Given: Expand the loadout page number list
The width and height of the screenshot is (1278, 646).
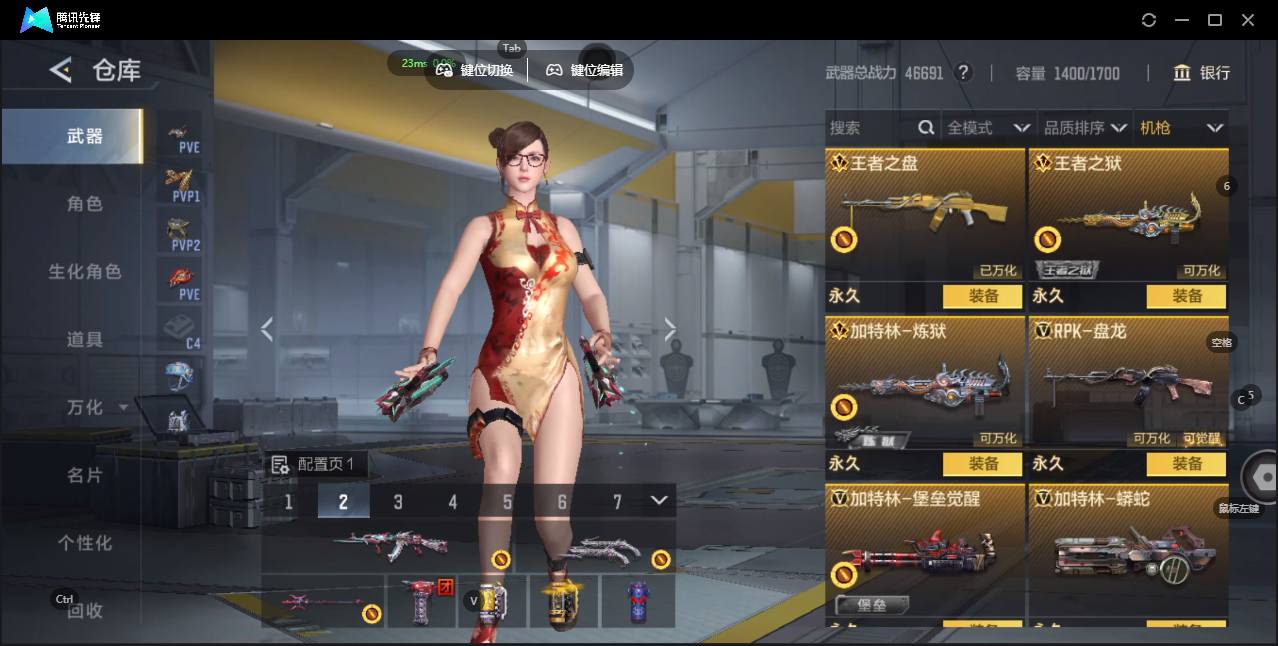Looking at the screenshot, I should [658, 500].
